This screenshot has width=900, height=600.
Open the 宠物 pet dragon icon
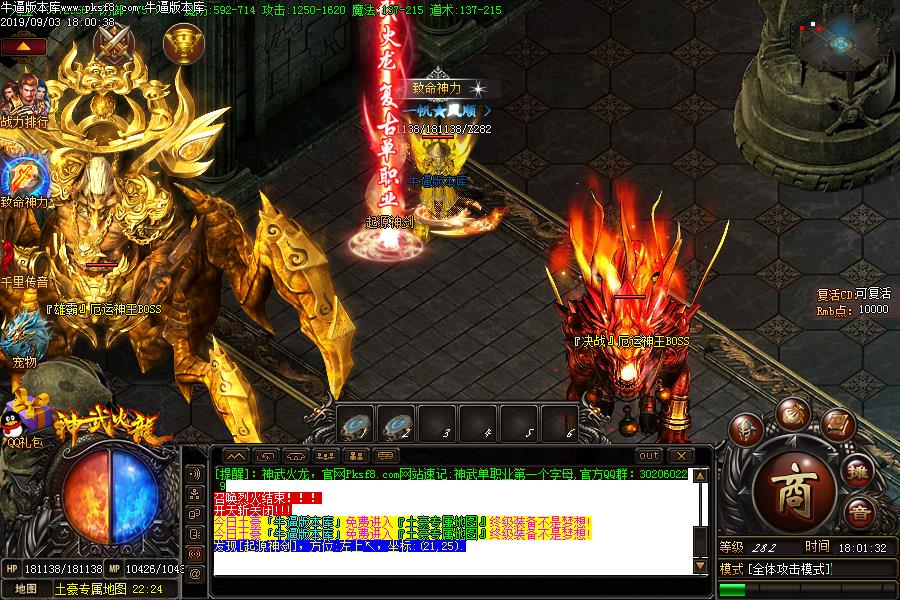22,333
